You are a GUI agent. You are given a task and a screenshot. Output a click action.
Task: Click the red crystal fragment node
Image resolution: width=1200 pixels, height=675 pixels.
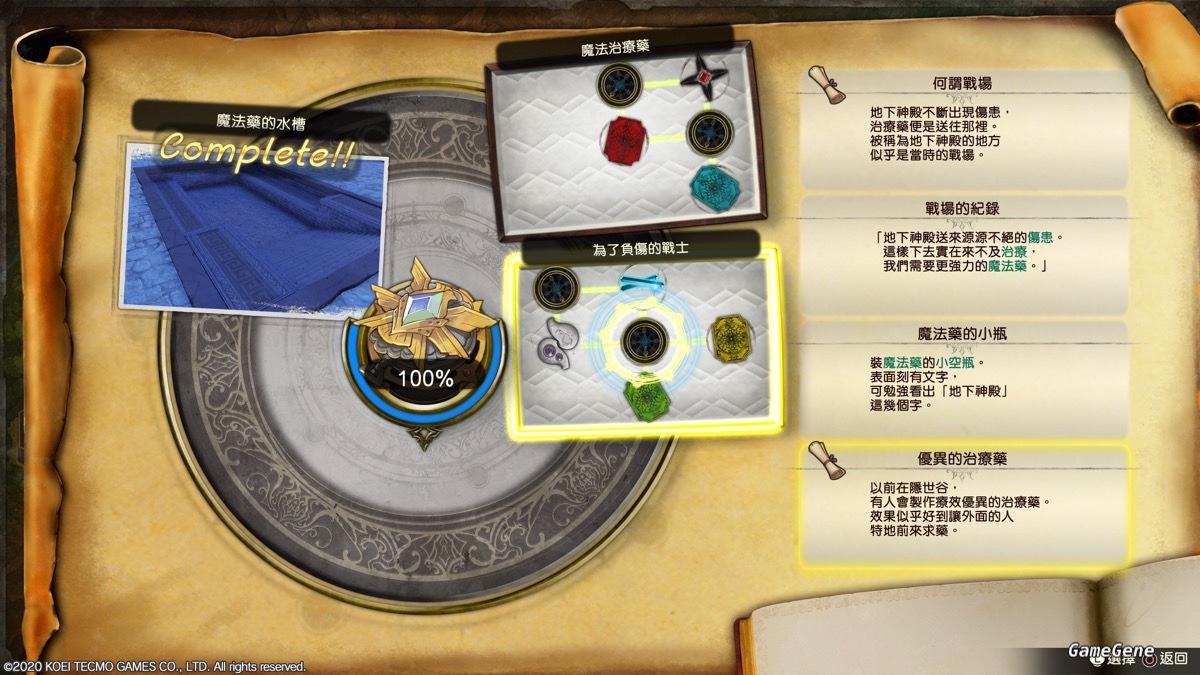pos(622,137)
